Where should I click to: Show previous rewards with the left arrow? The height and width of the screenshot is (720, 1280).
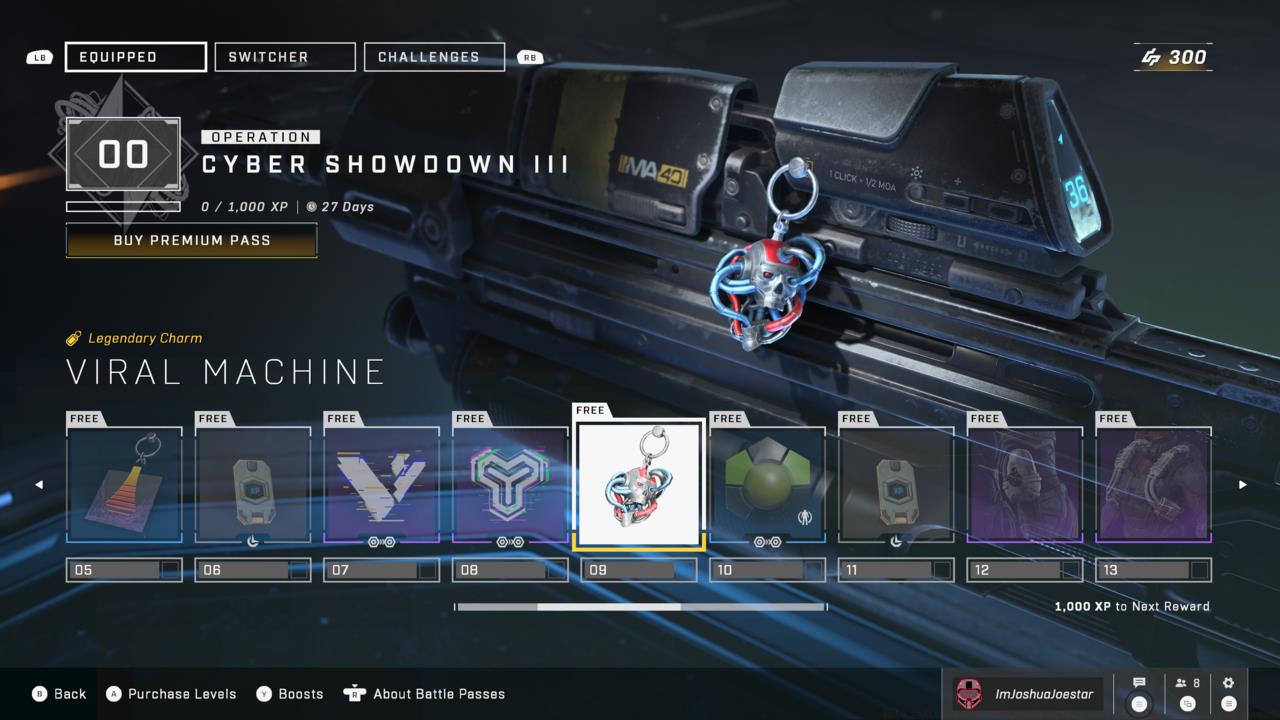(x=39, y=485)
